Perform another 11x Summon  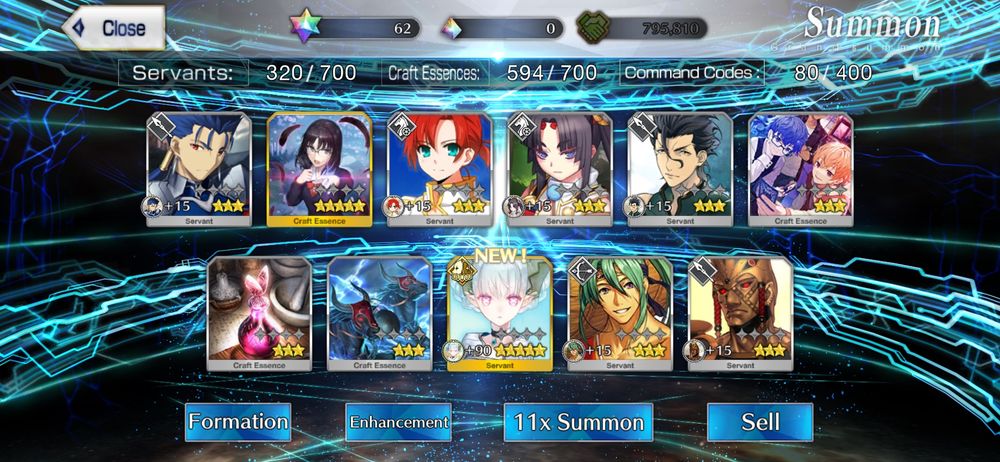point(578,422)
